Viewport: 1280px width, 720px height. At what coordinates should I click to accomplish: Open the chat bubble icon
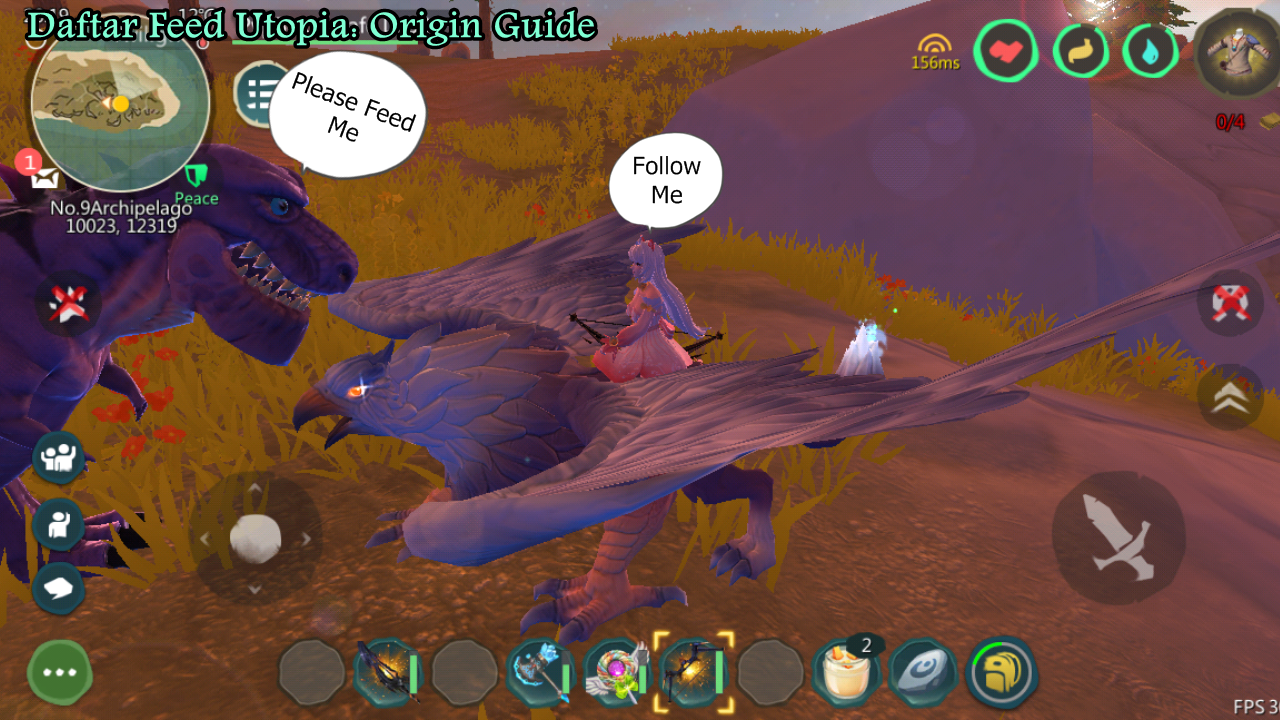point(58,588)
